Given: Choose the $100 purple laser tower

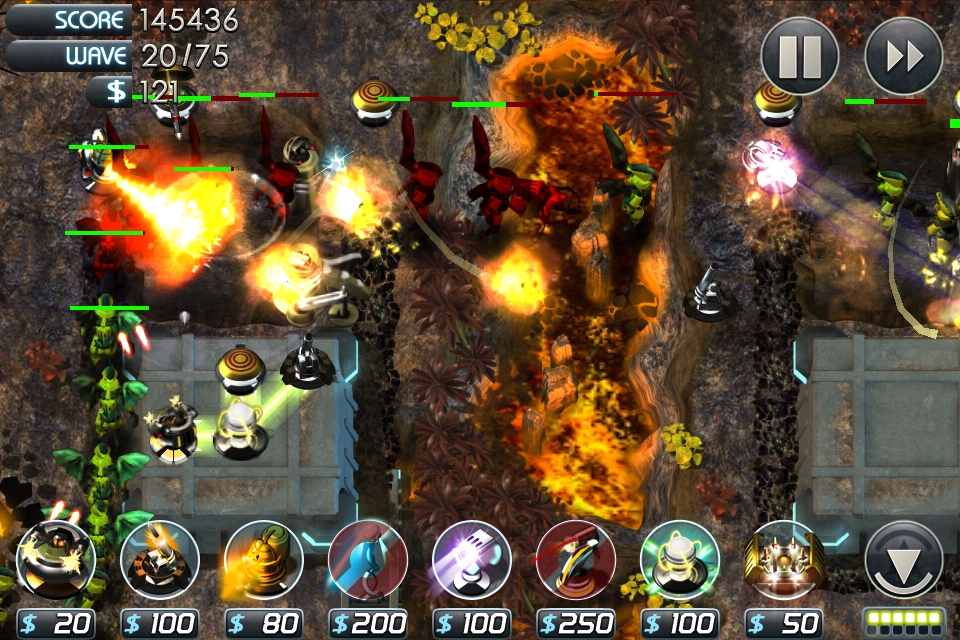Looking at the screenshot, I should point(472,560).
